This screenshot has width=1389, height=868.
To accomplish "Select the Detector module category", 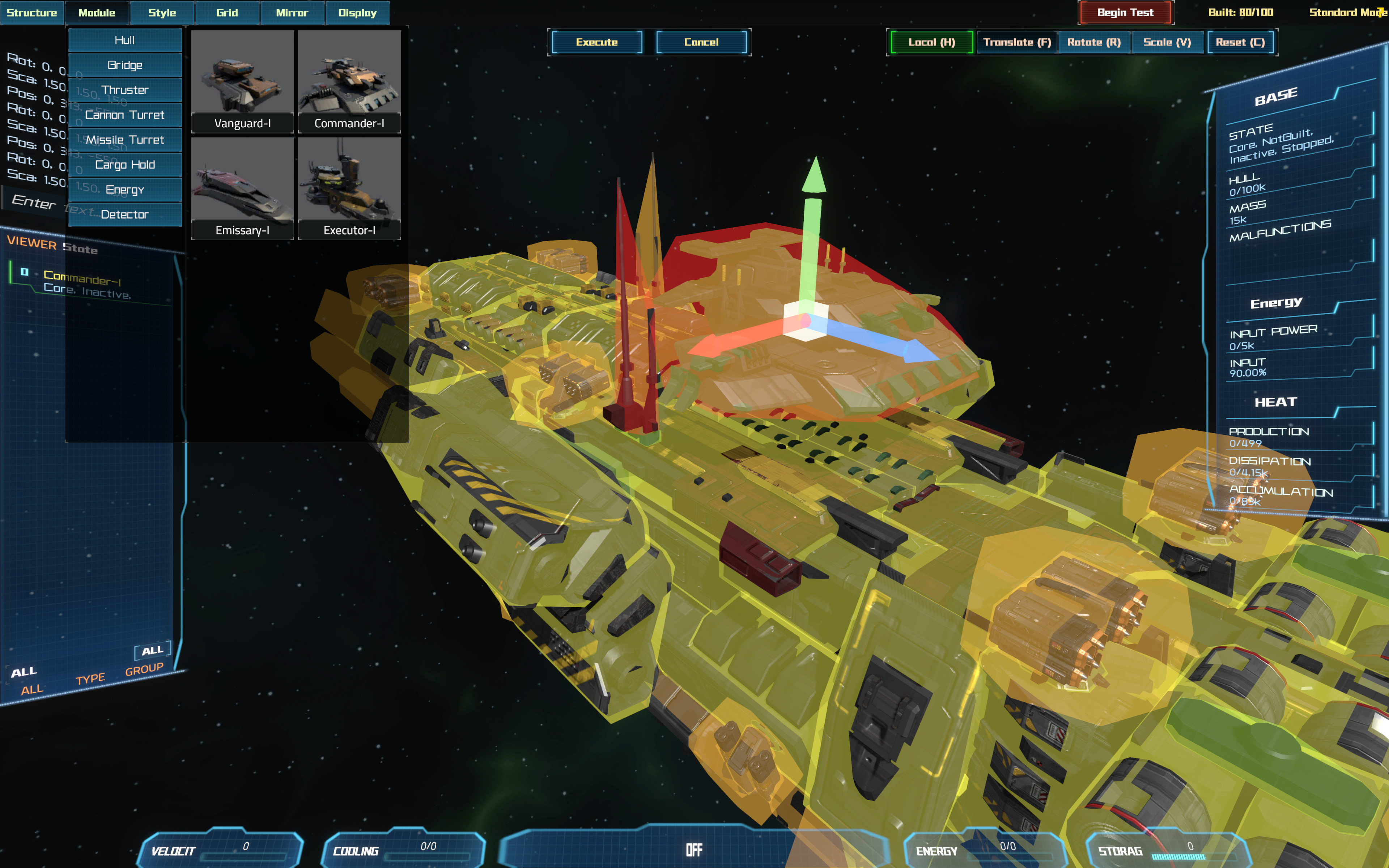I will click(125, 215).
